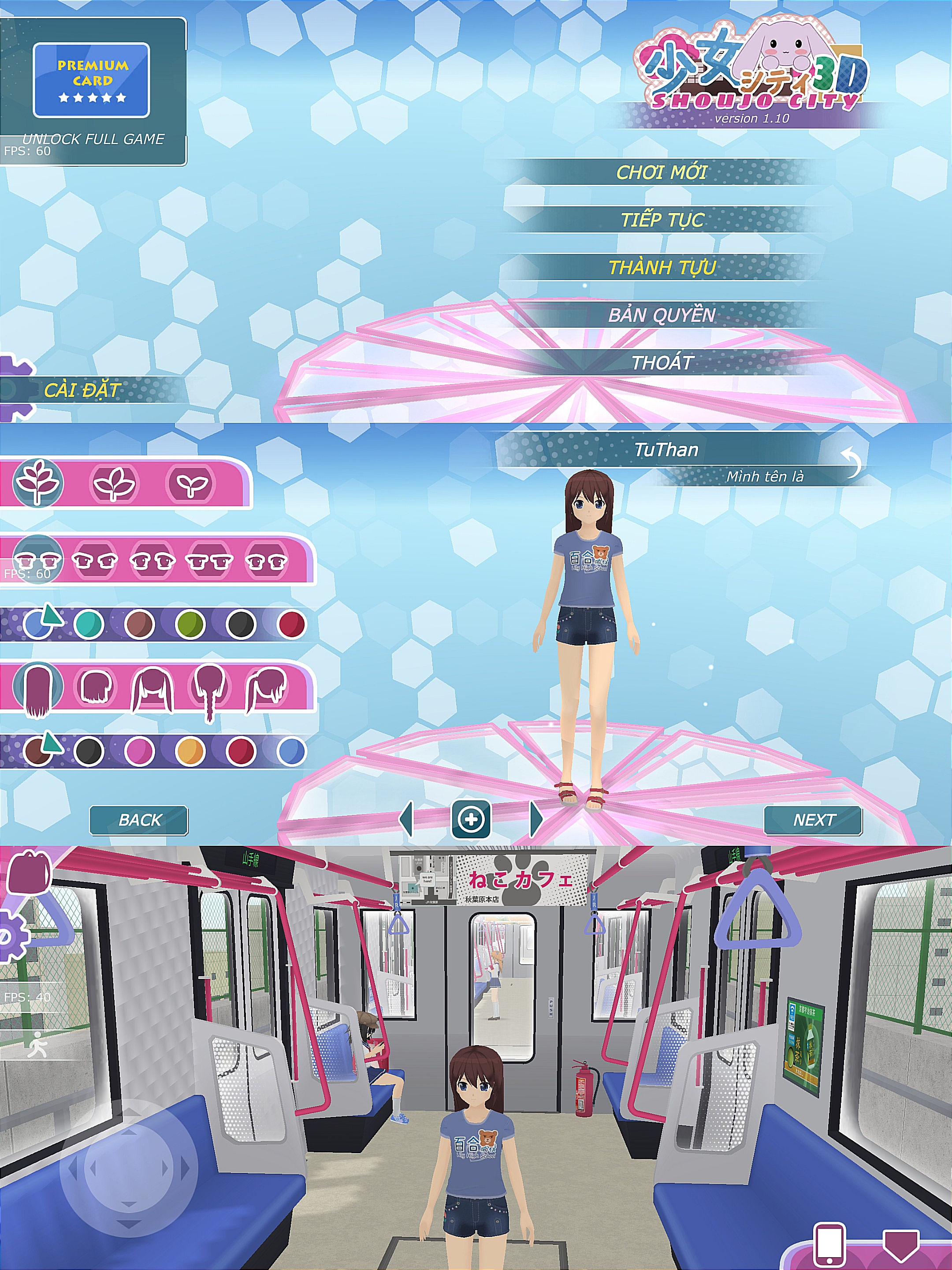Choose TIẾP TỤC to continue
The height and width of the screenshot is (1270, 952).
click(662, 220)
